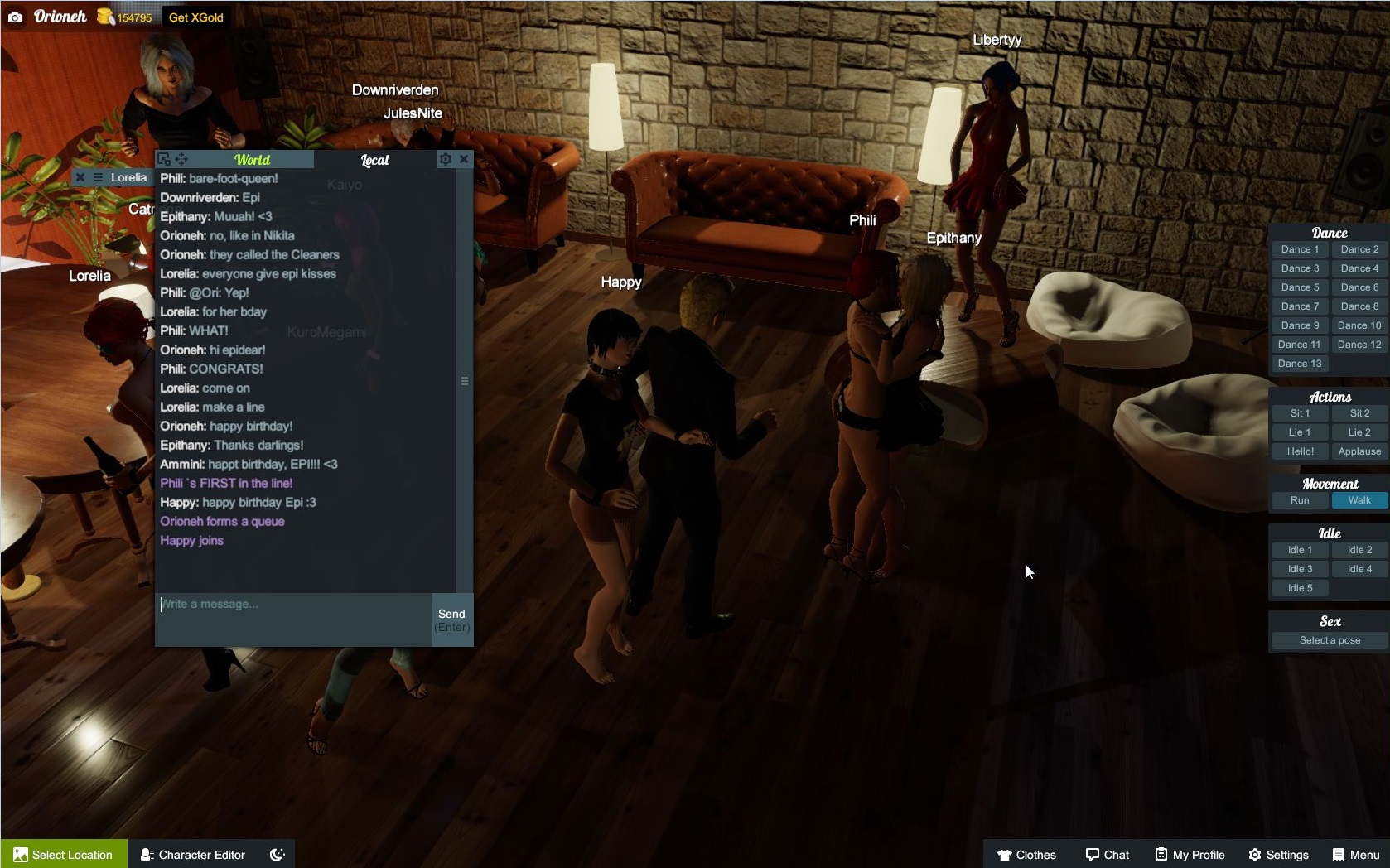Switch to the Local chat tab
The width and height of the screenshot is (1390, 868).
(x=374, y=160)
